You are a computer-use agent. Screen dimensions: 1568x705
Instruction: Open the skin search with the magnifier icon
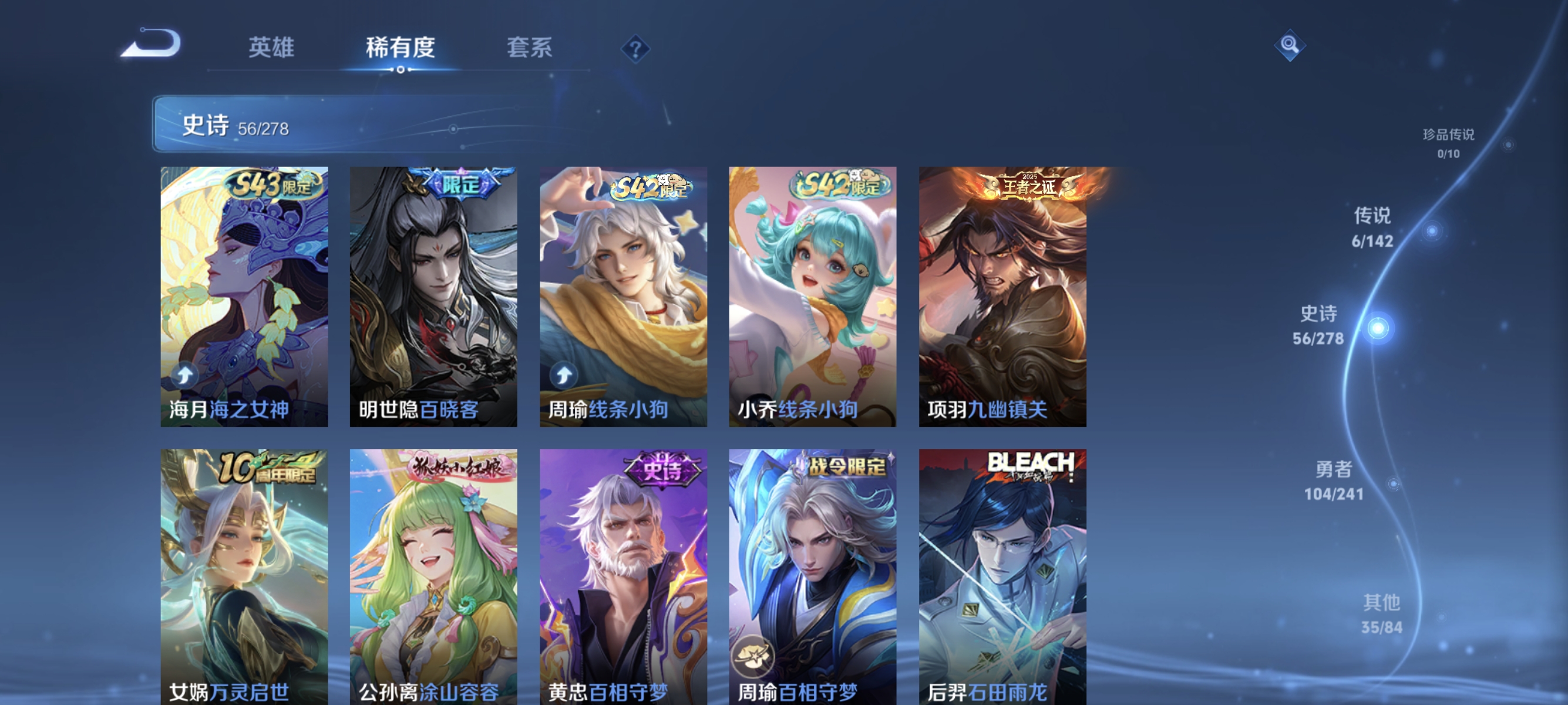1290,45
